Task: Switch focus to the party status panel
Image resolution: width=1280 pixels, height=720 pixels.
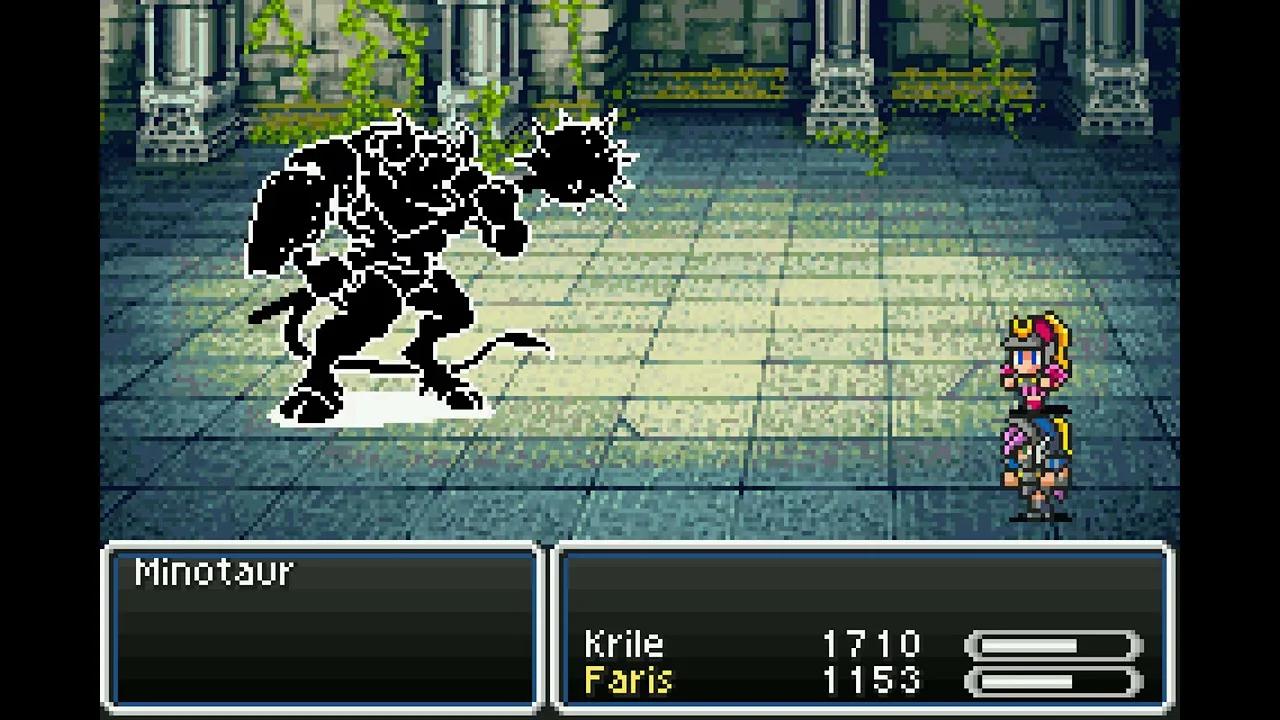Action: click(865, 625)
